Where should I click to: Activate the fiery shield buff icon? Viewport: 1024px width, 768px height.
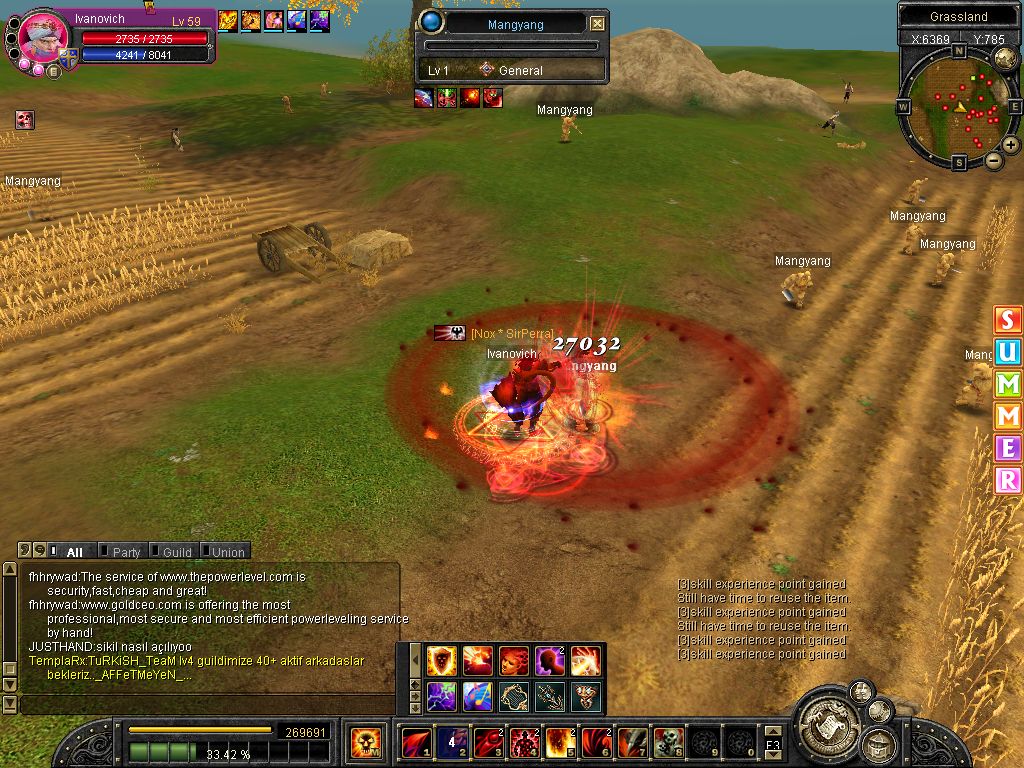[442, 660]
